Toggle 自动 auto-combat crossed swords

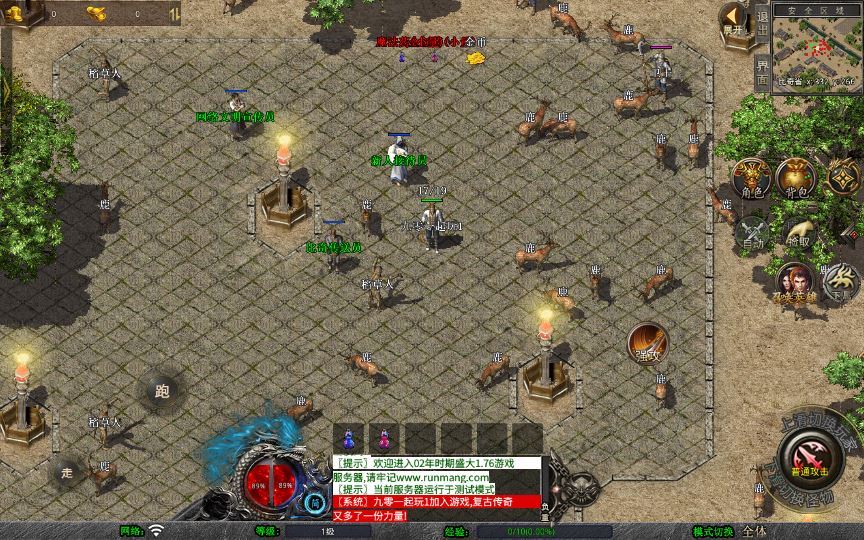pos(750,232)
